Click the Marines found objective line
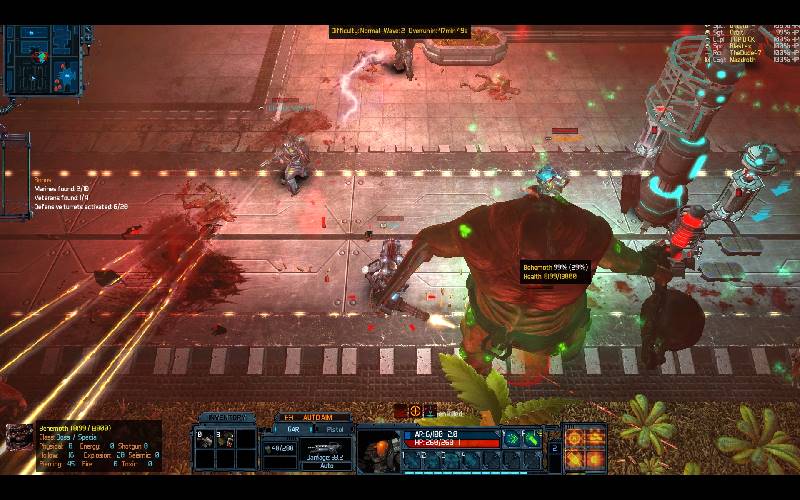 point(62,187)
